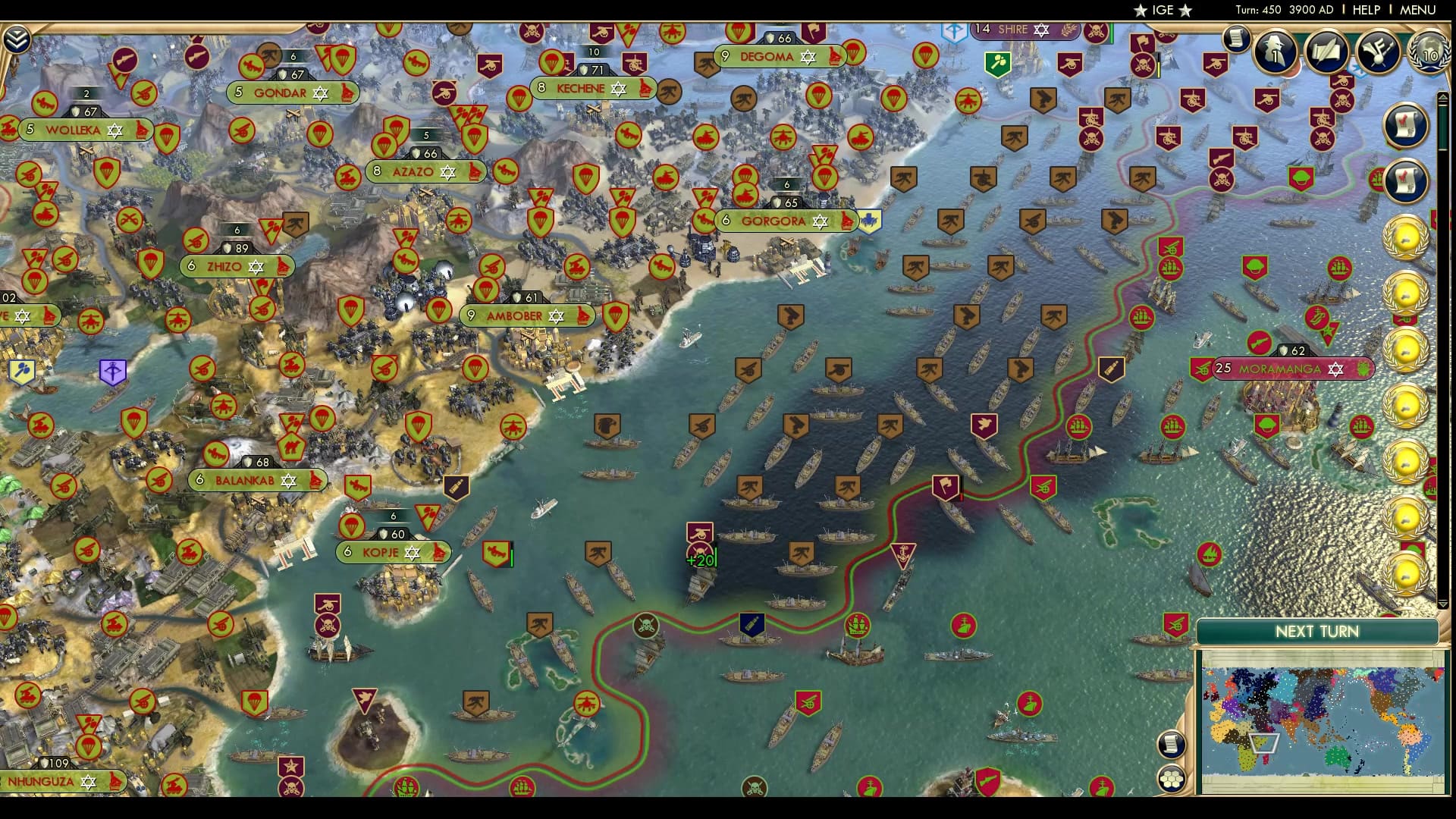Image resolution: width=1456 pixels, height=819 pixels.
Task: Open the HELP menu
Action: pos(1367,11)
